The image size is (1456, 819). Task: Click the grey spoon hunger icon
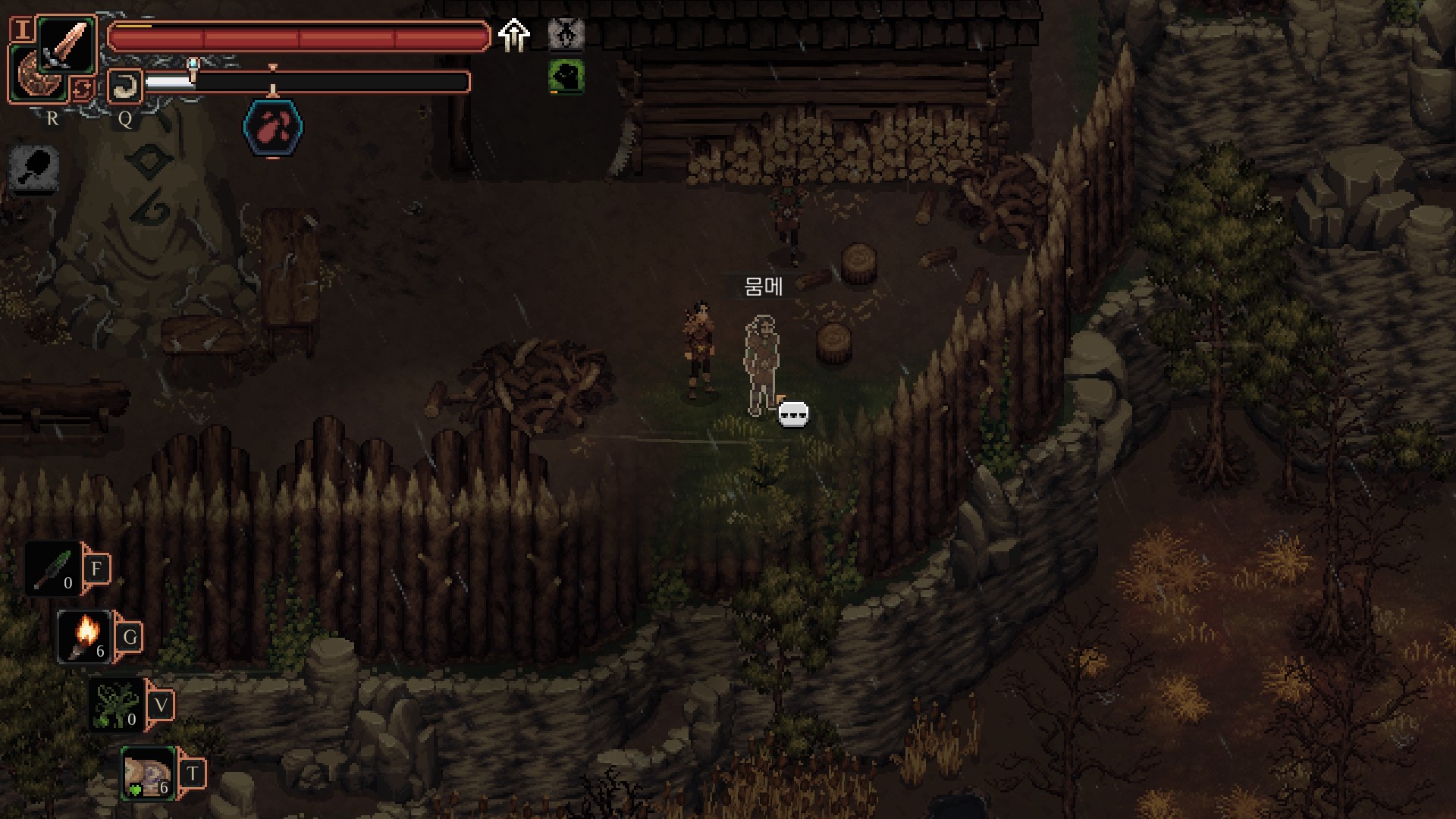[x=35, y=168]
